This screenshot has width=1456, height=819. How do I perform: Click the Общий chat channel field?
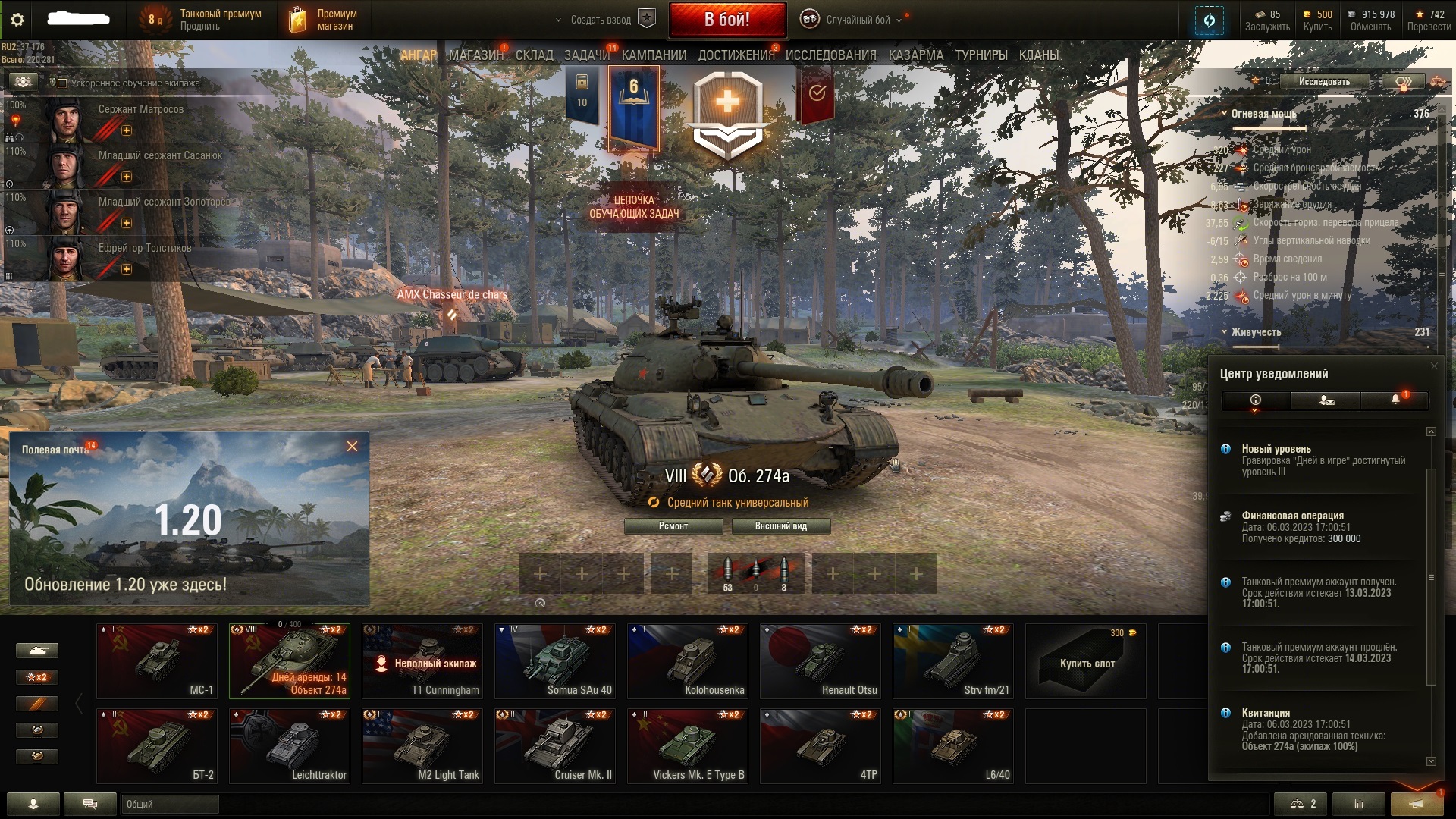170,804
